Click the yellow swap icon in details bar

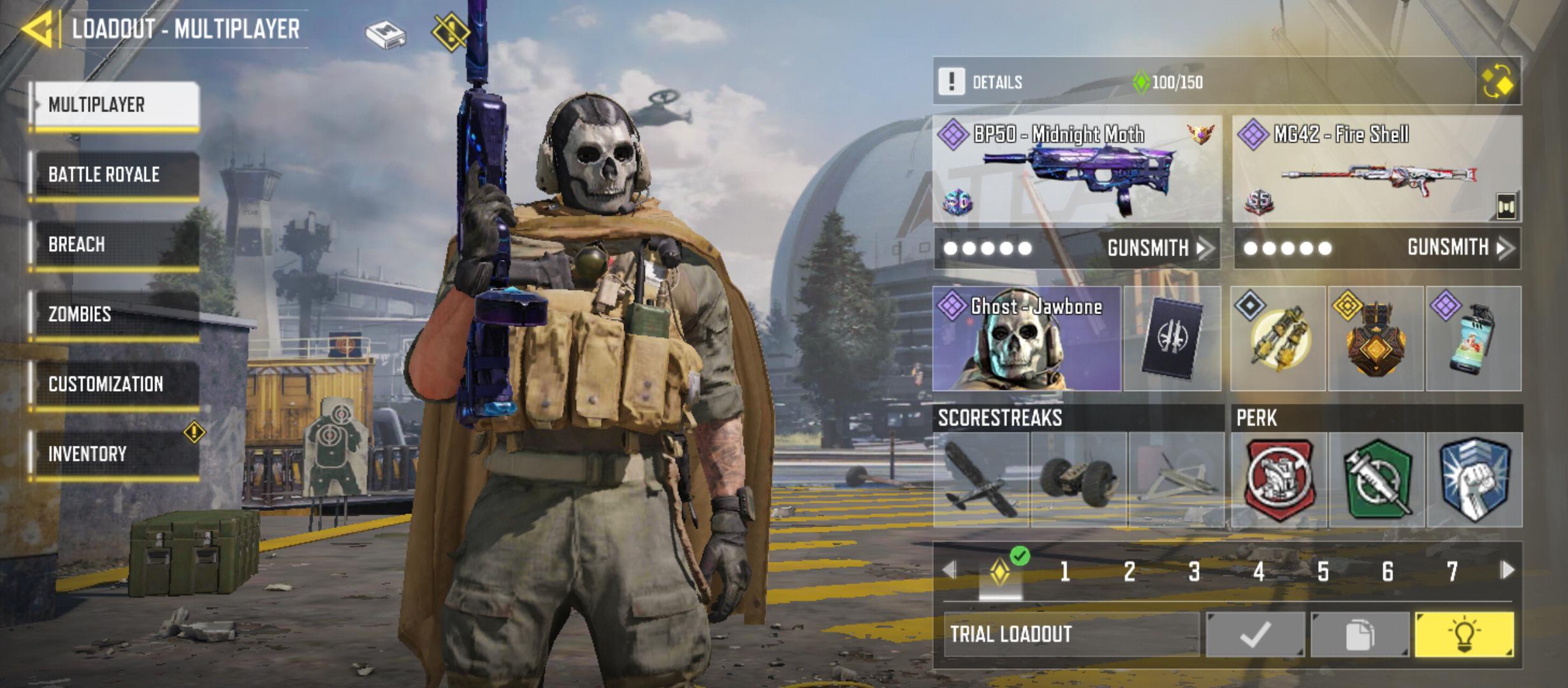[1498, 82]
